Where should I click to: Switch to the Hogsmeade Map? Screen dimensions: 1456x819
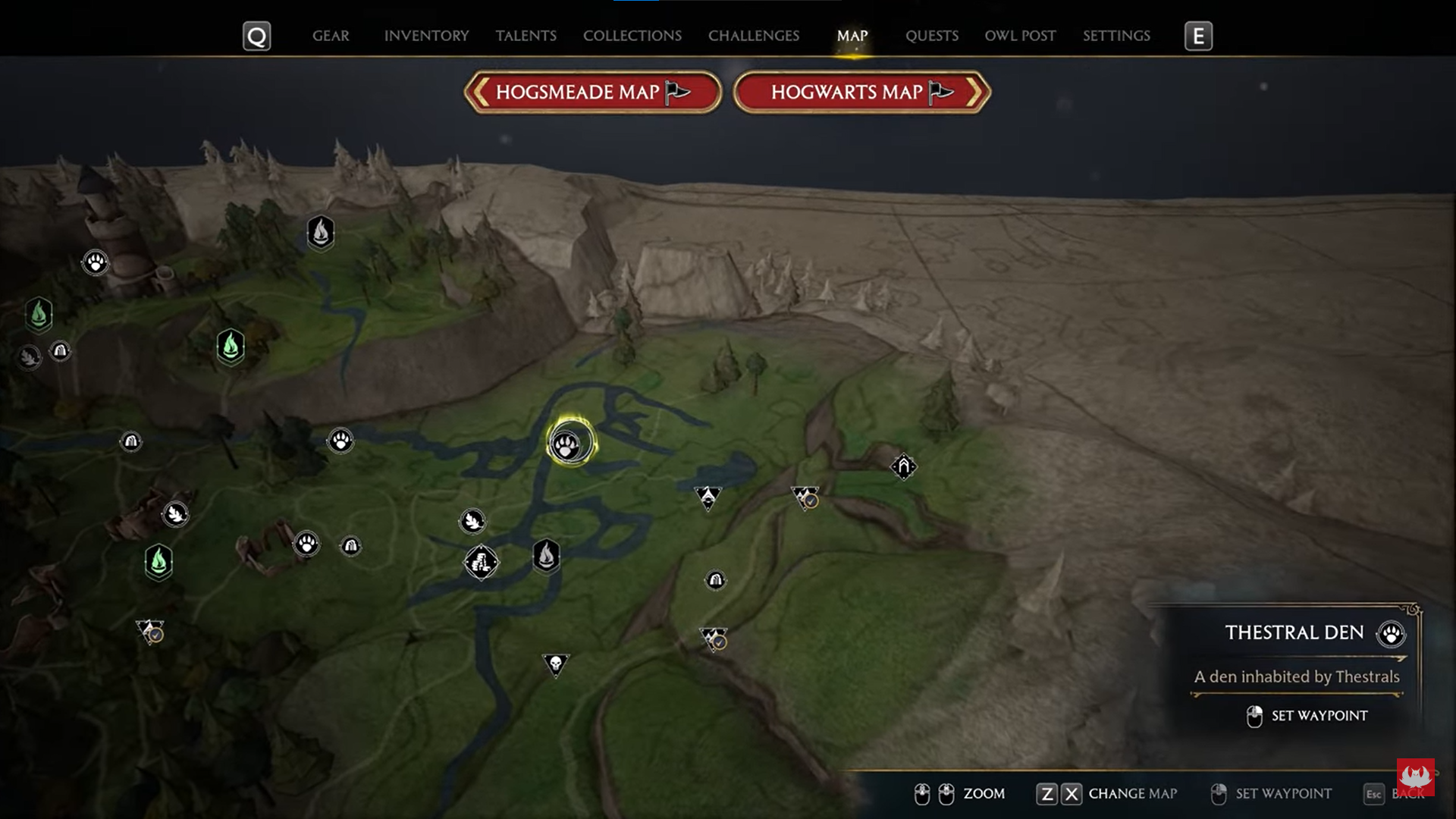[592, 93]
